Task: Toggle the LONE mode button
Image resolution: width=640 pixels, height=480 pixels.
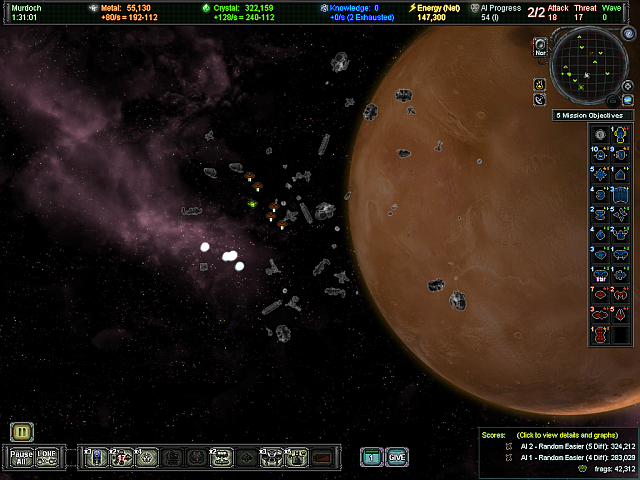Action: pyautogui.click(x=48, y=458)
